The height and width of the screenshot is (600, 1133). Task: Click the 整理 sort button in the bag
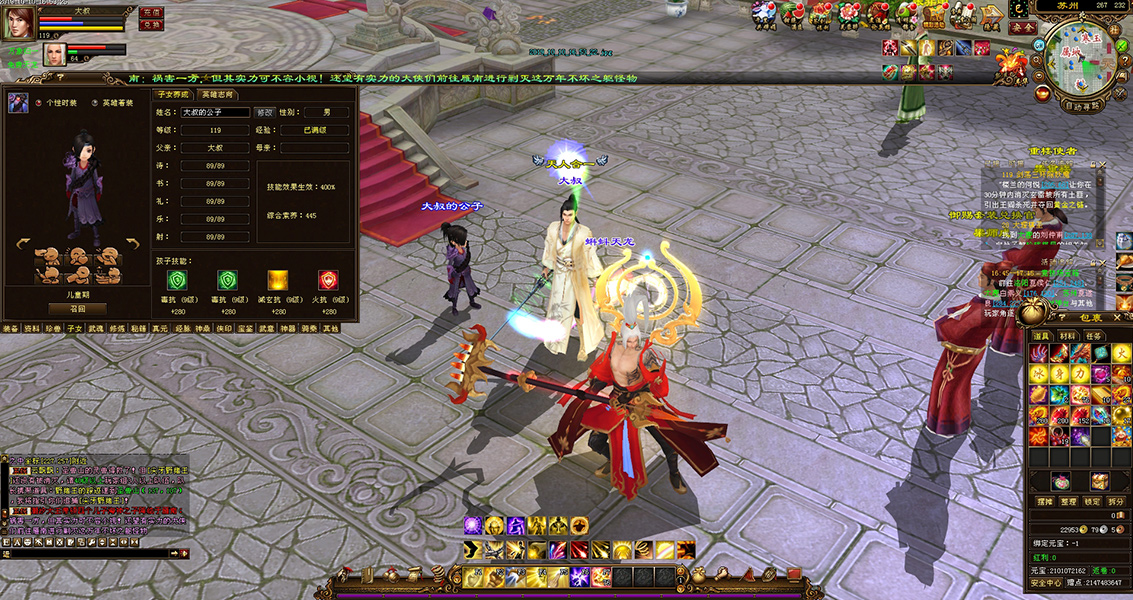click(x=1069, y=501)
